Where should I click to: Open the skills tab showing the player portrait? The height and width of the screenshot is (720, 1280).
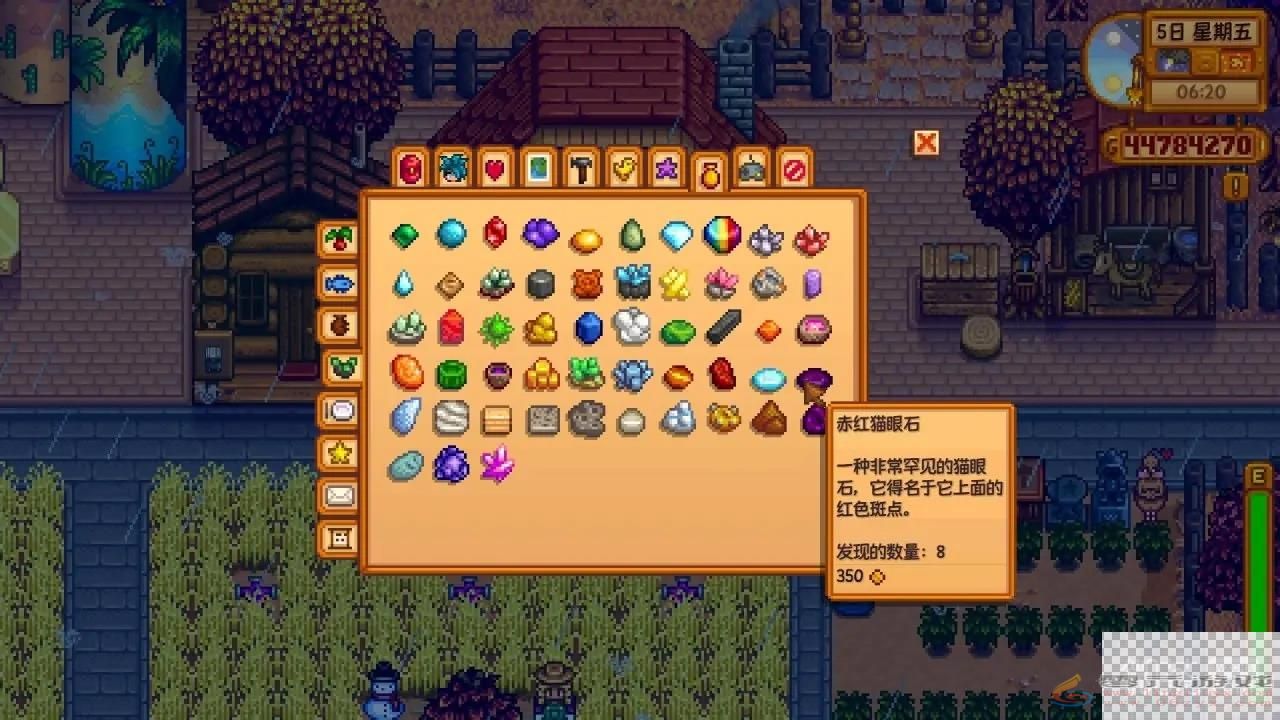451,170
